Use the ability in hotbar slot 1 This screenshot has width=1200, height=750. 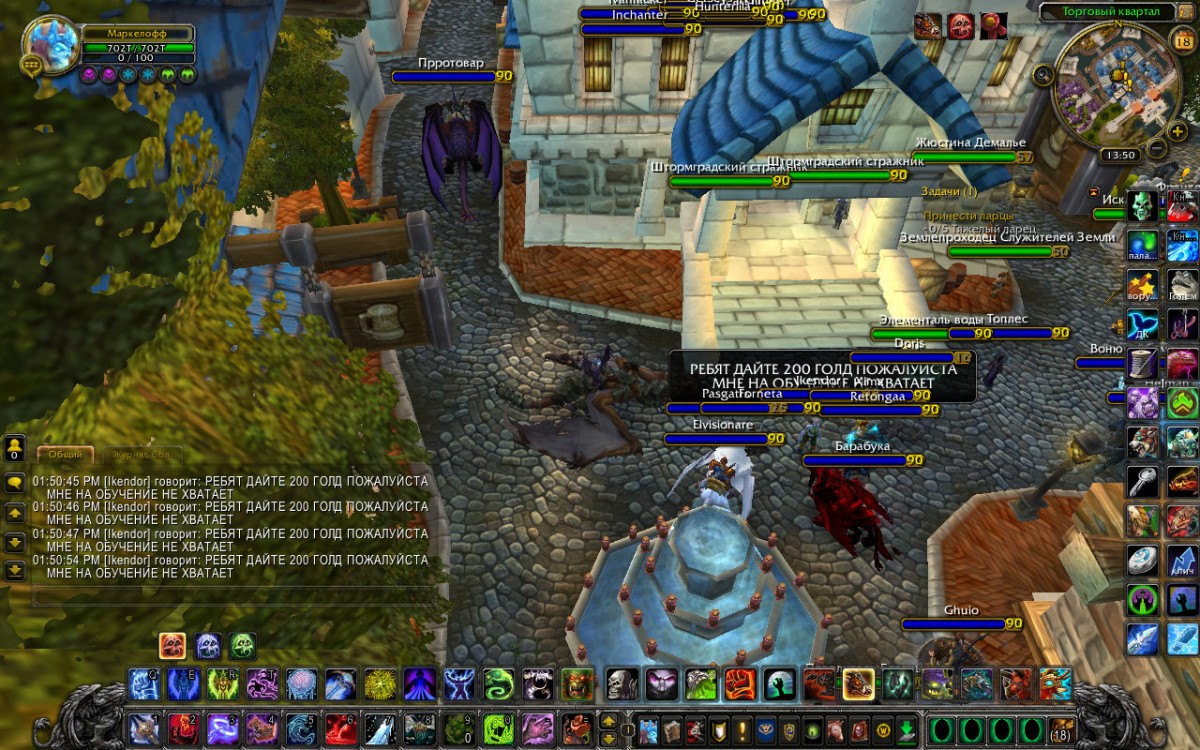(x=143, y=728)
